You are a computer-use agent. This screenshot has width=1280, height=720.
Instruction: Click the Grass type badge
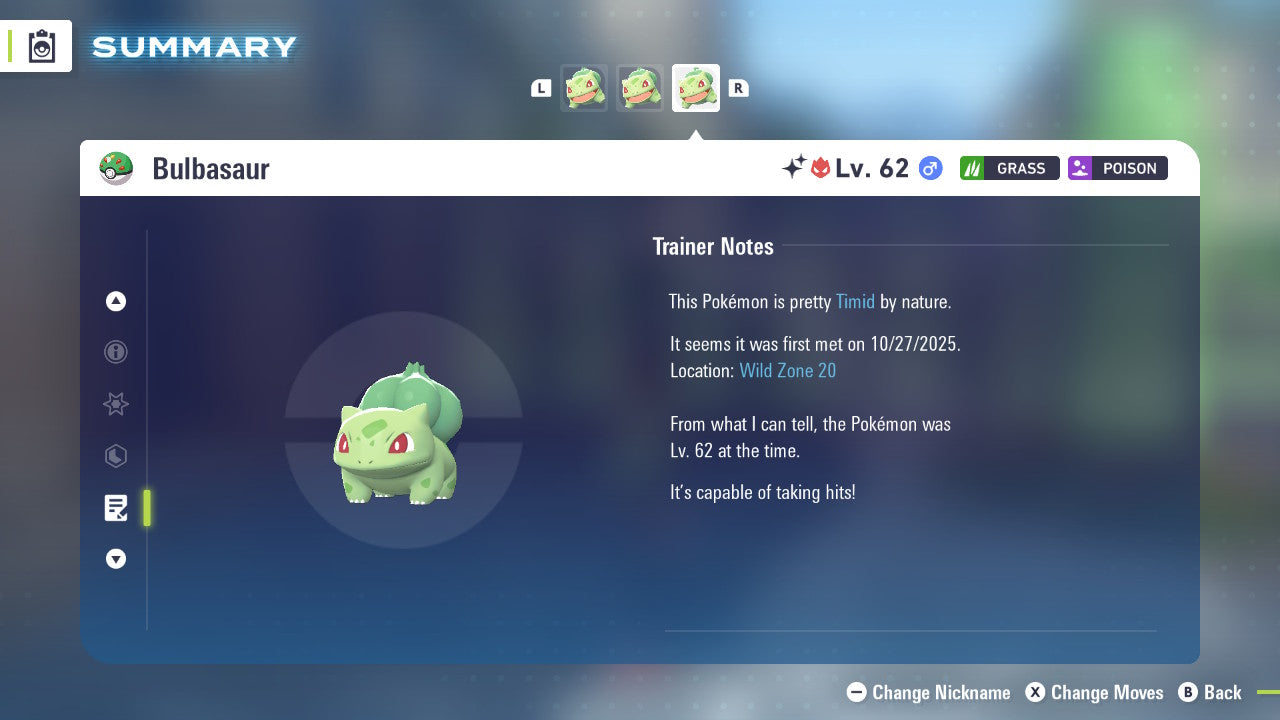pos(1009,168)
